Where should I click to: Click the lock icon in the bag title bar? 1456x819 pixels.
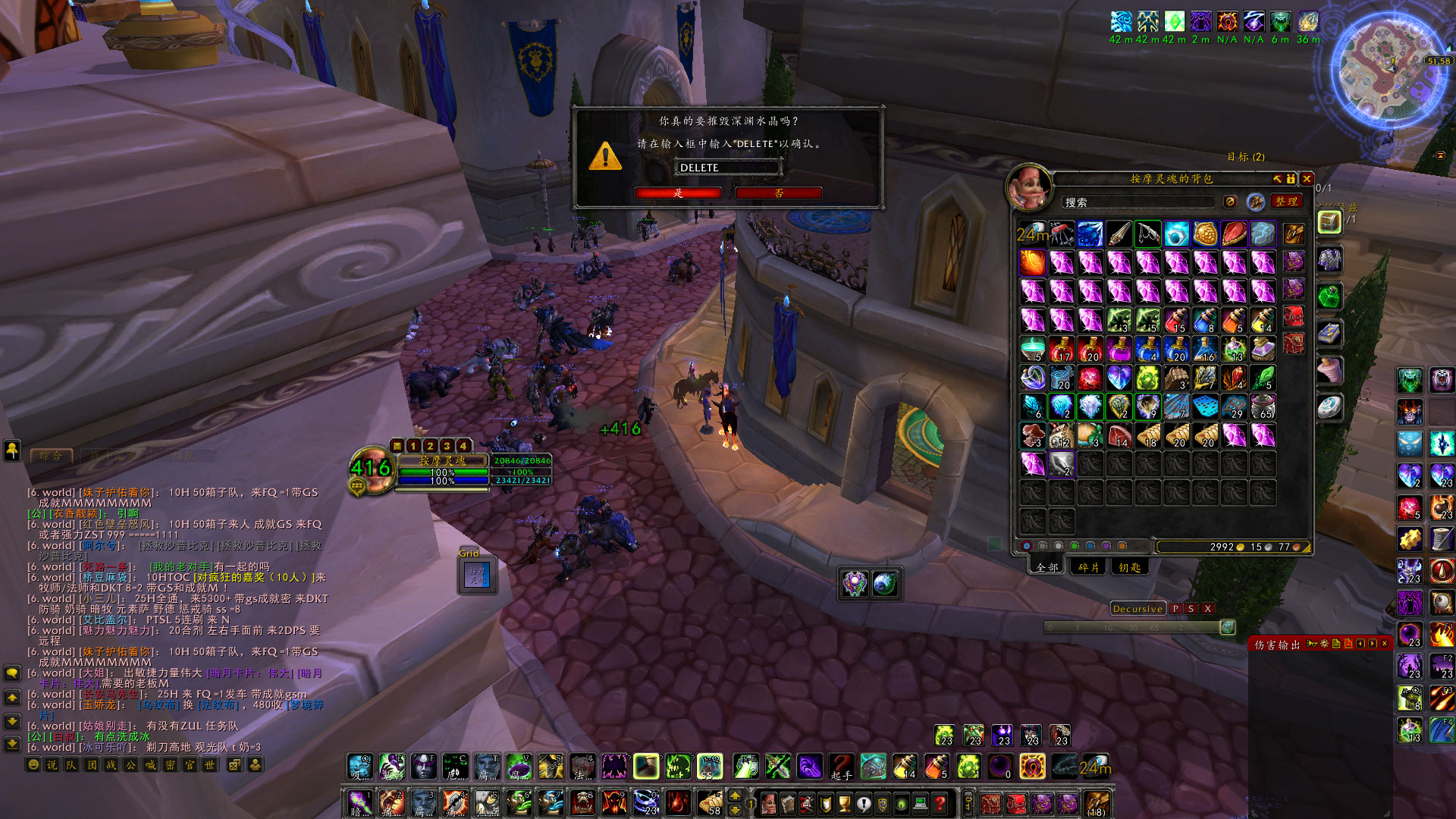coord(1291,180)
